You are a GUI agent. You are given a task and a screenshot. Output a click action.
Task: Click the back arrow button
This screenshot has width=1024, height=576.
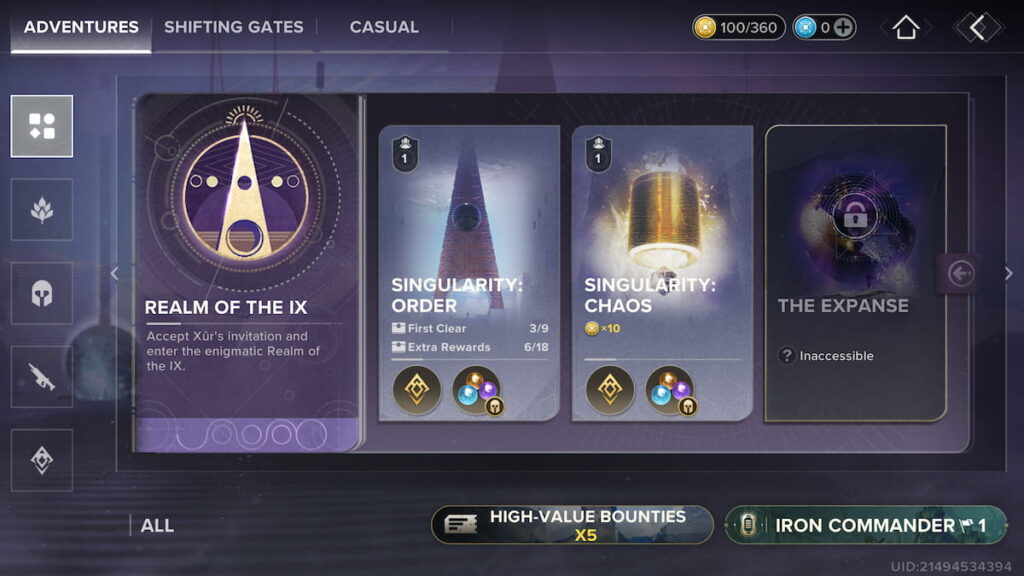click(977, 27)
